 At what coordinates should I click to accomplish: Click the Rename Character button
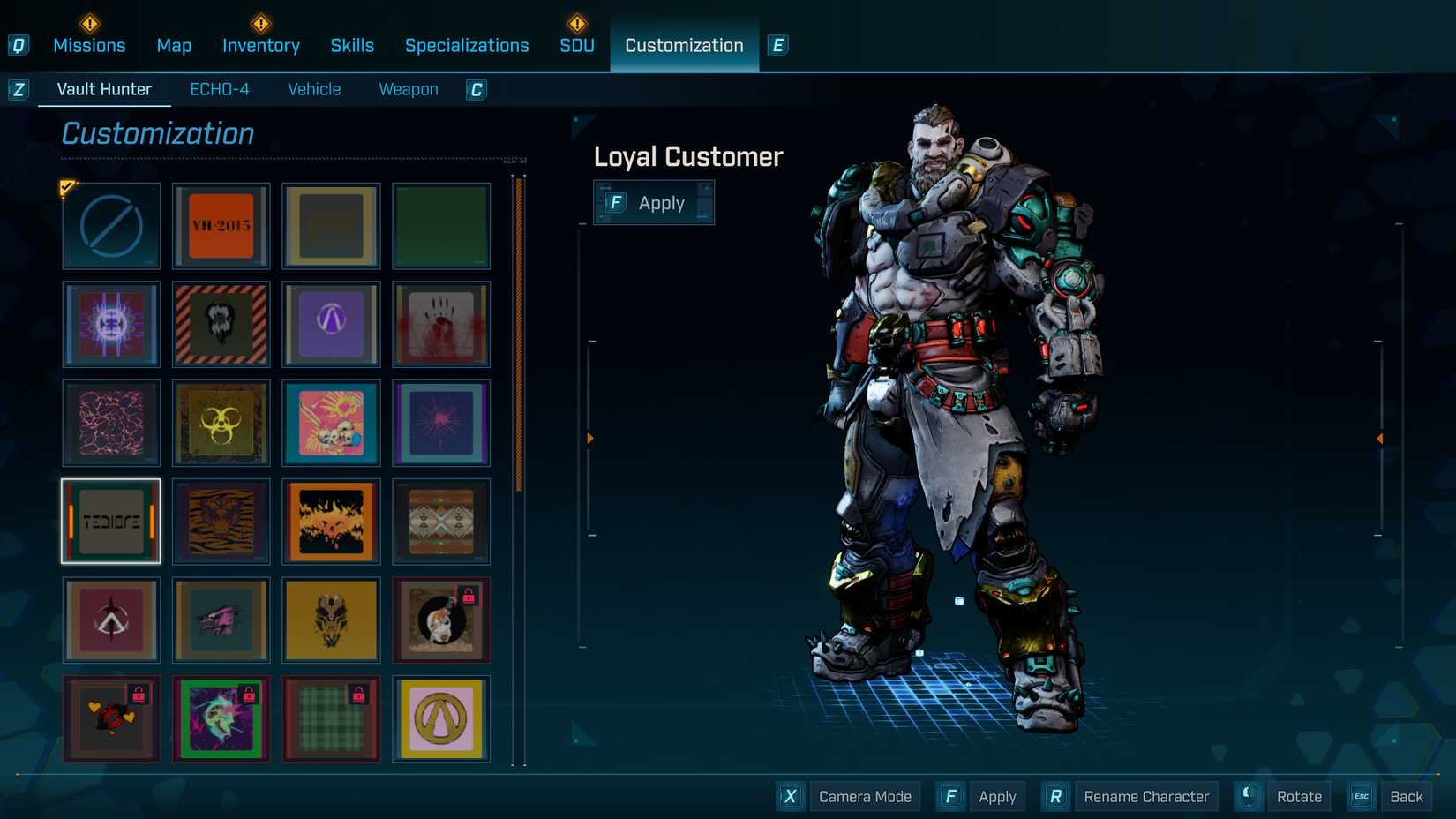(x=1145, y=796)
